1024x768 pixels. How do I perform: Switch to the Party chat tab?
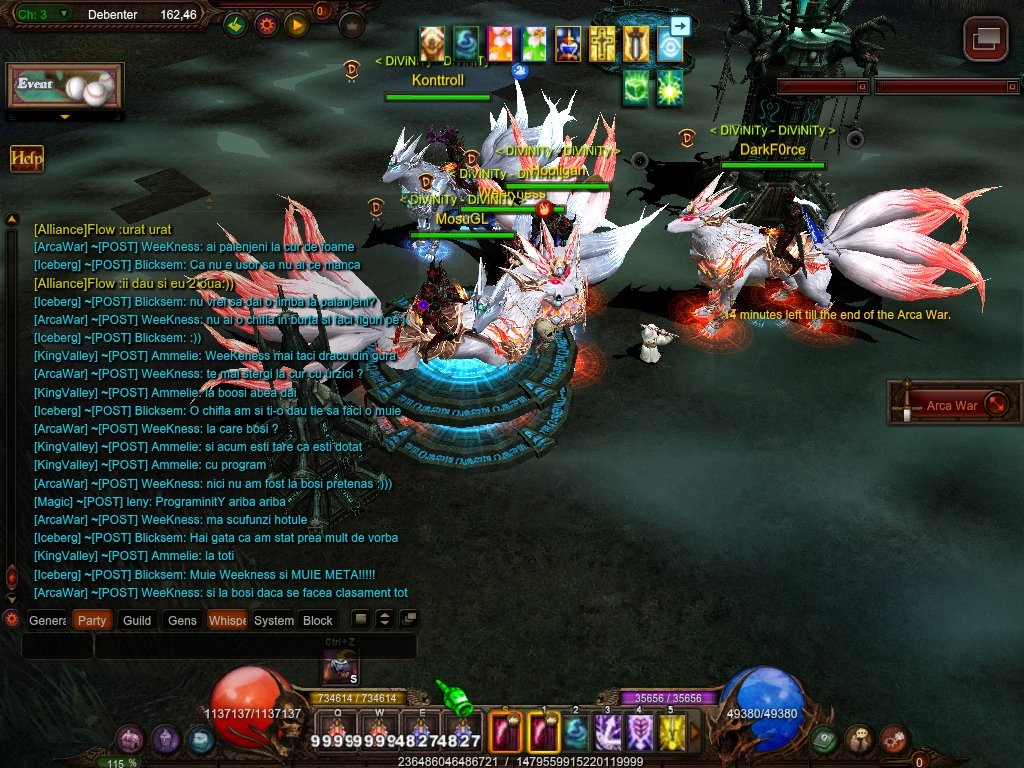point(92,620)
